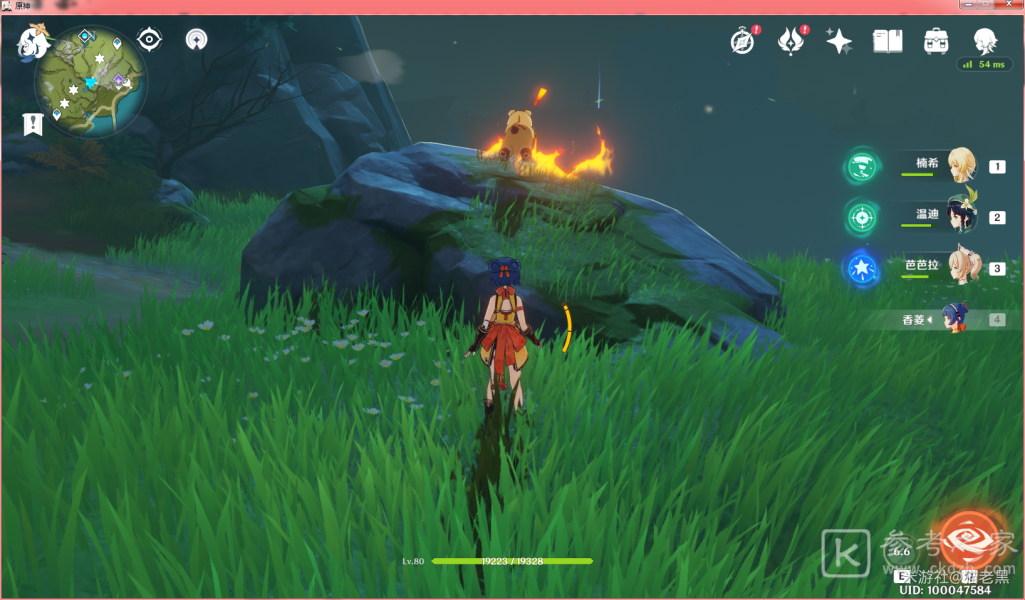The image size is (1025, 600).
Task: Open the compass events icon
Action: point(742,41)
